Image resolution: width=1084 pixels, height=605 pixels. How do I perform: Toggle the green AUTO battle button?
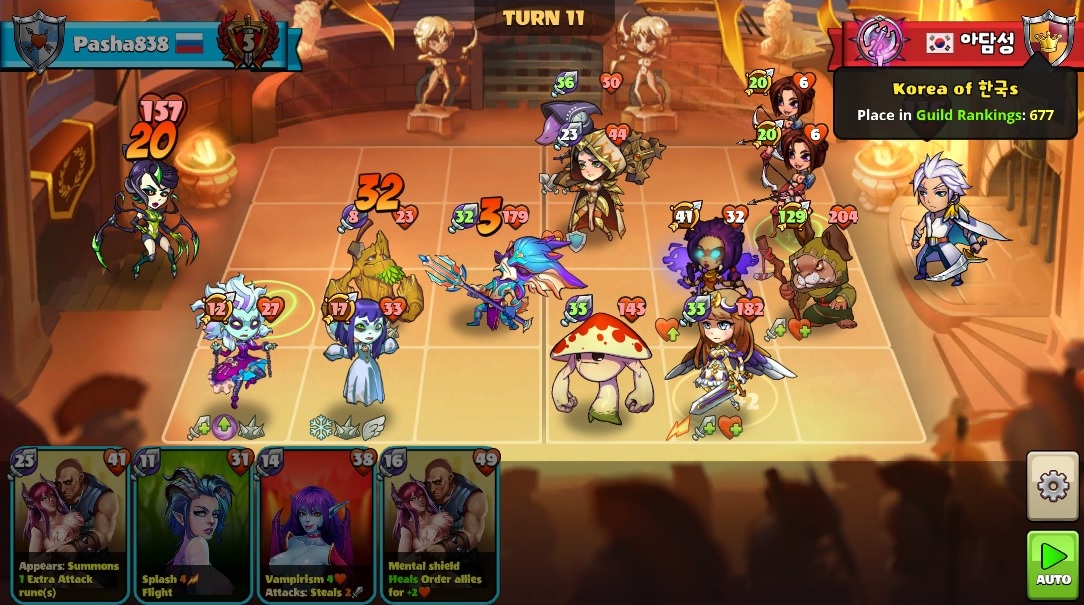[x=1053, y=565]
